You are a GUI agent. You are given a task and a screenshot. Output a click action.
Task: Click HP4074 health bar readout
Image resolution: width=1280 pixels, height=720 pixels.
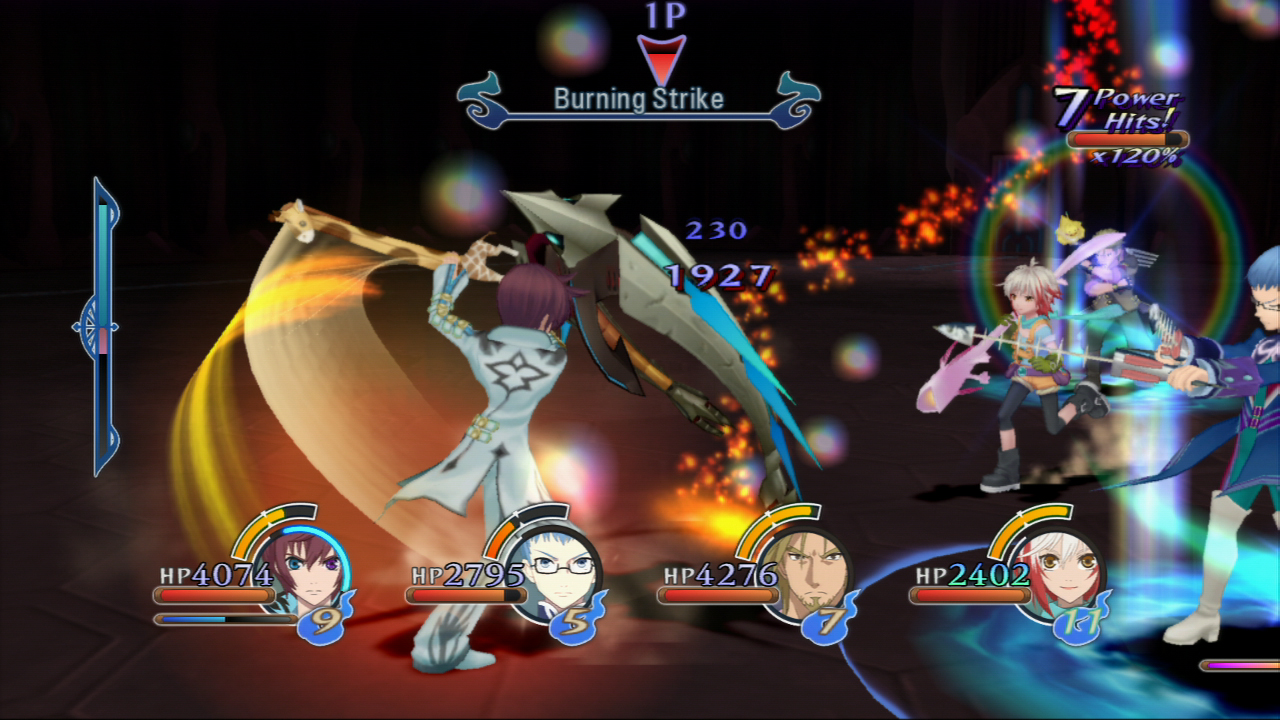[x=212, y=576]
